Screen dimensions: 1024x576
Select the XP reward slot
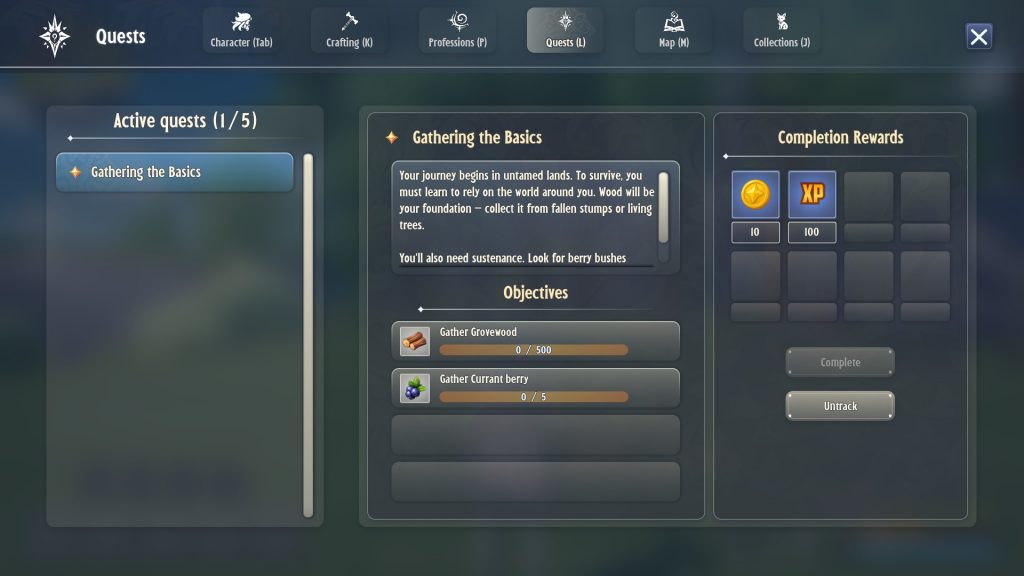point(812,195)
